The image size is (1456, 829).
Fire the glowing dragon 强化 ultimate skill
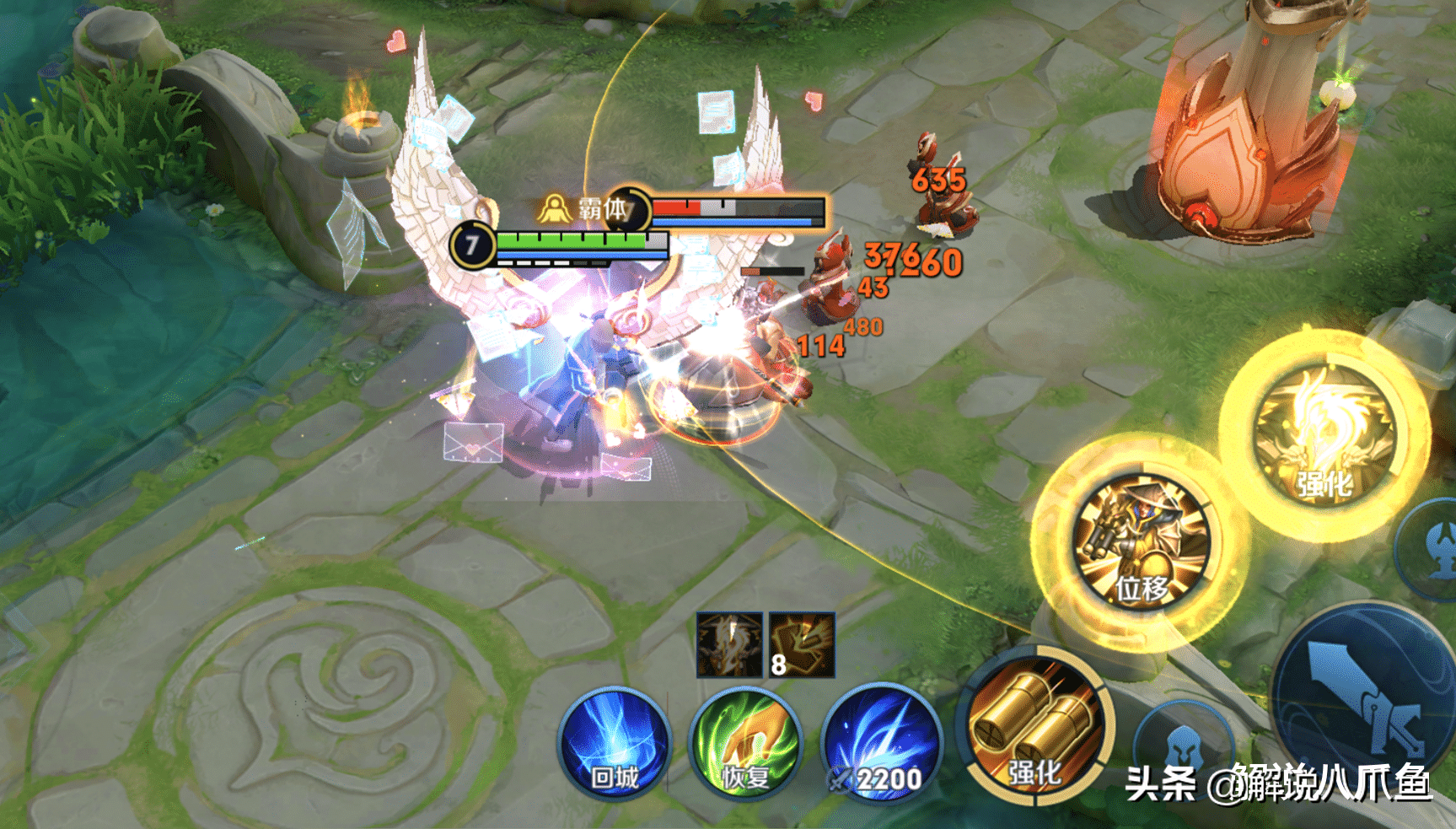(x=1324, y=435)
